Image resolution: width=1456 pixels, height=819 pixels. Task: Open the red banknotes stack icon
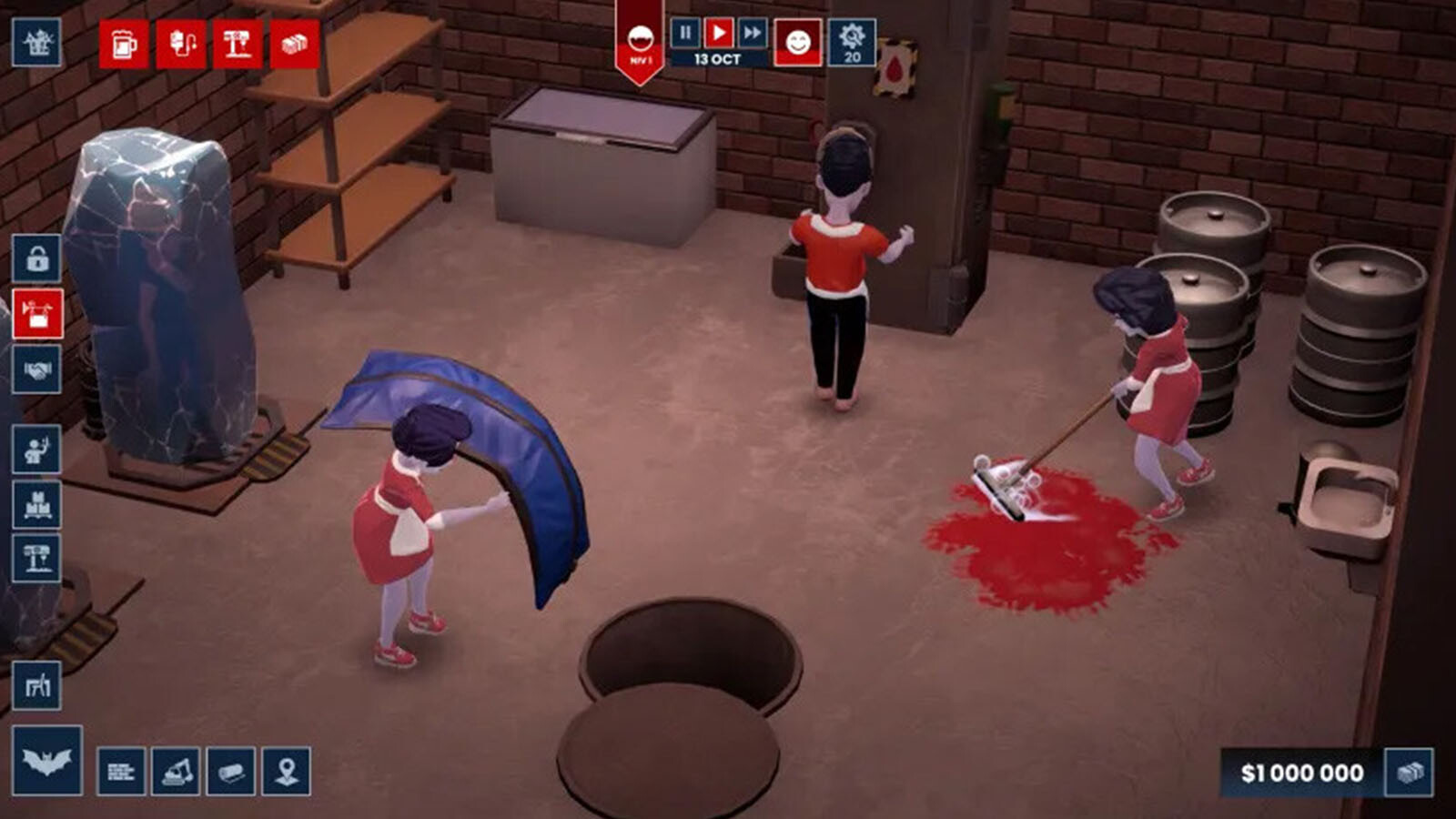click(294, 44)
